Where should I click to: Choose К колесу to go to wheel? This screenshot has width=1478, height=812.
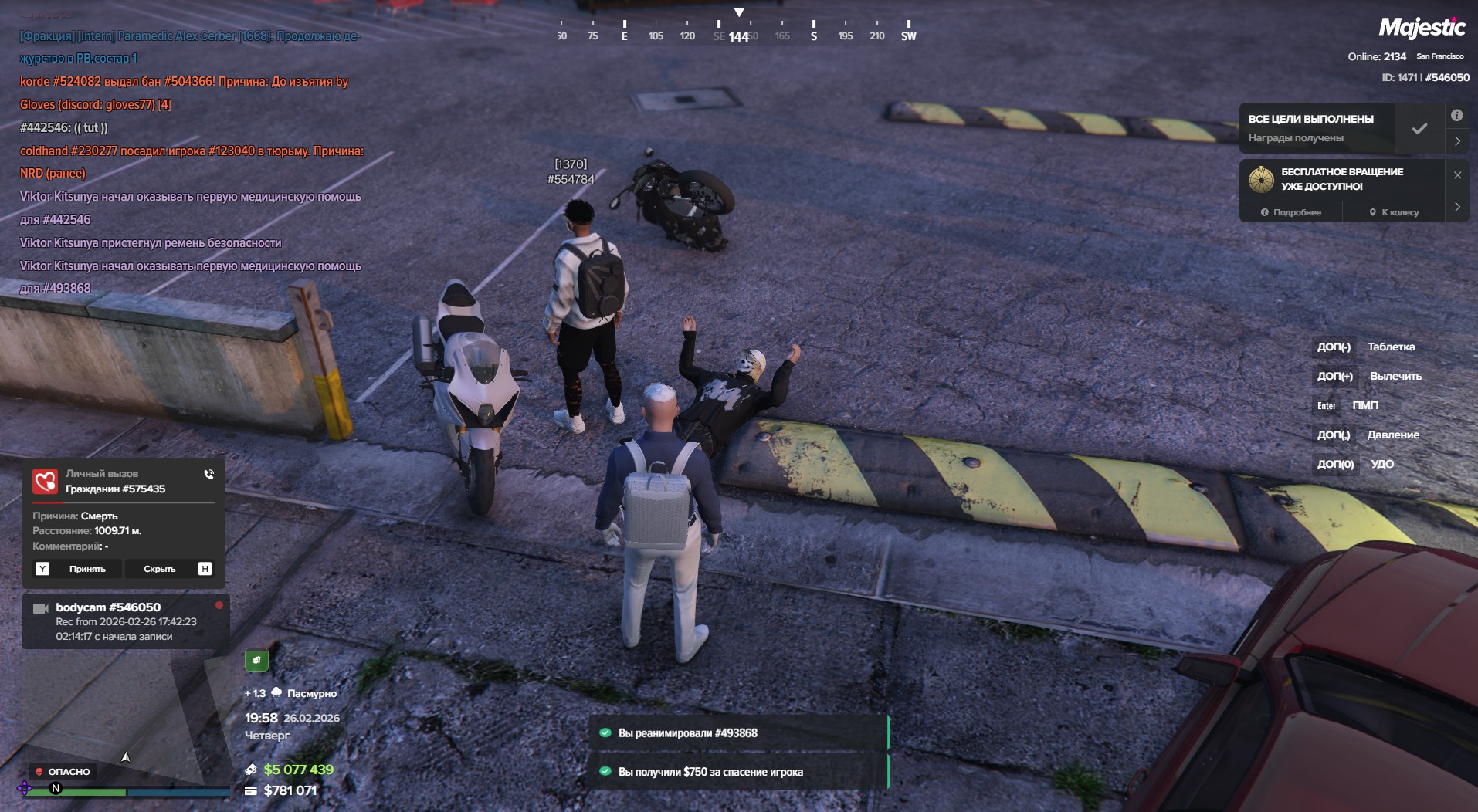1395,212
